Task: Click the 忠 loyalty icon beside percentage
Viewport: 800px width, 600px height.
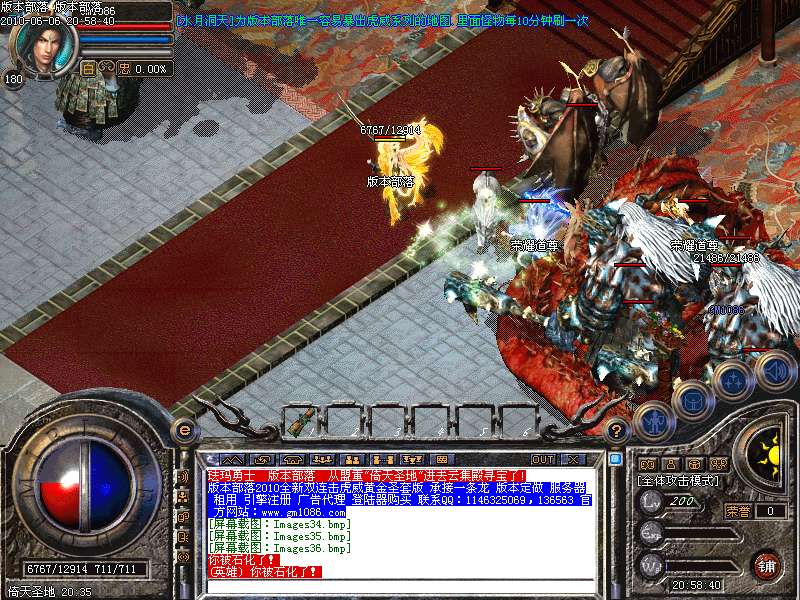Action: pos(124,69)
